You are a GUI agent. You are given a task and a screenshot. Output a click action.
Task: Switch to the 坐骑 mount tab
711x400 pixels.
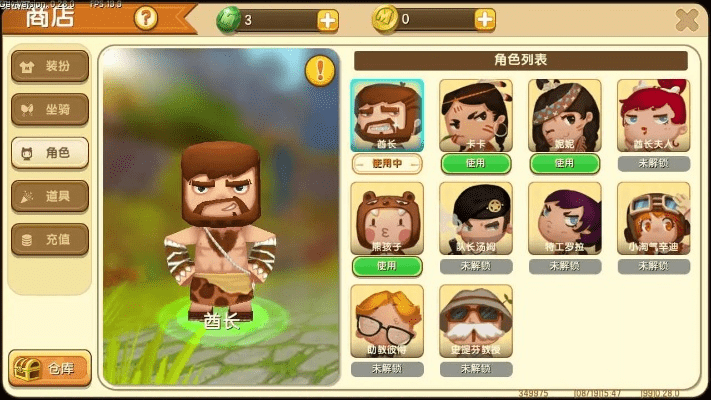click(x=49, y=110)
